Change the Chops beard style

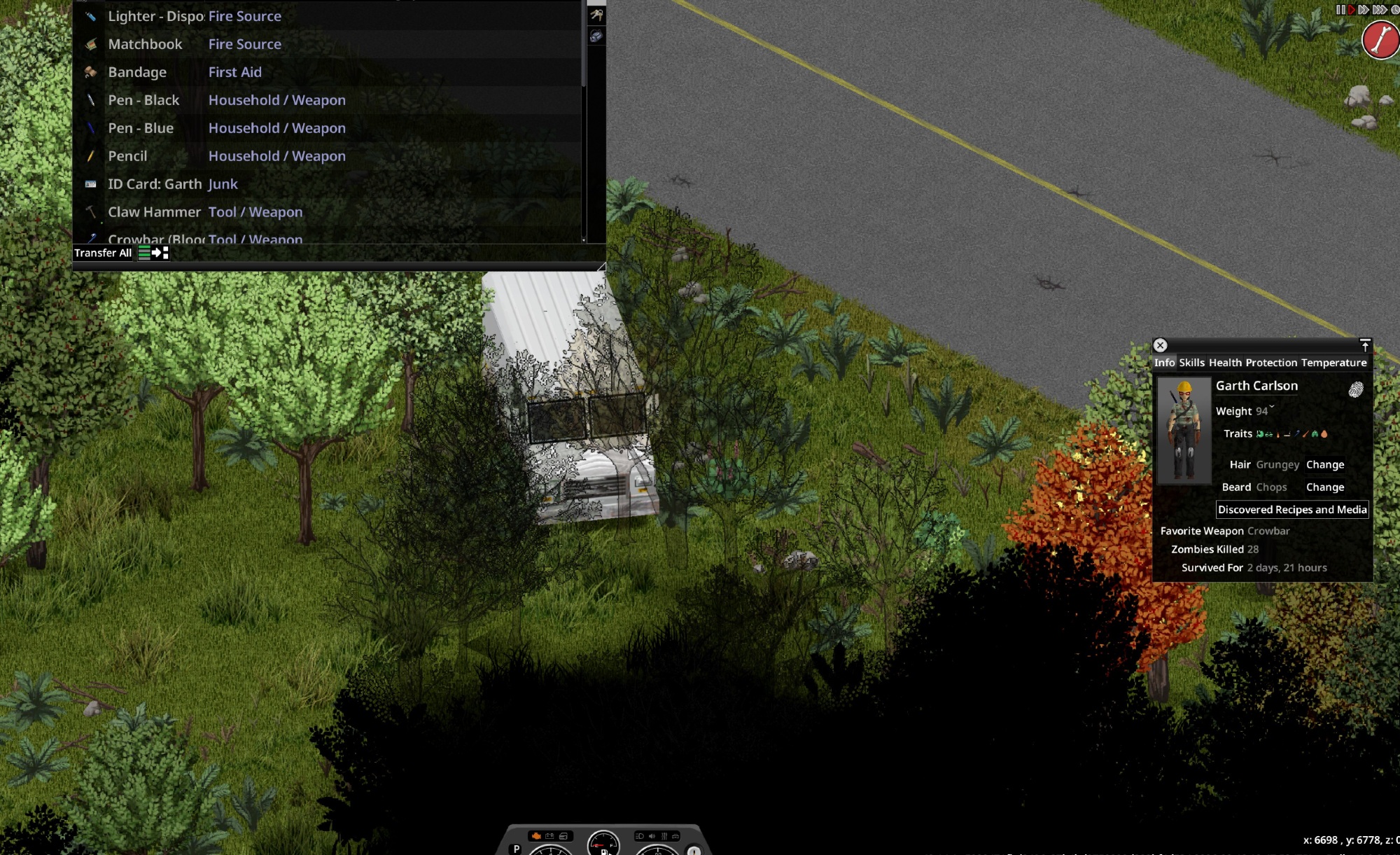[x=1324, y=487]
